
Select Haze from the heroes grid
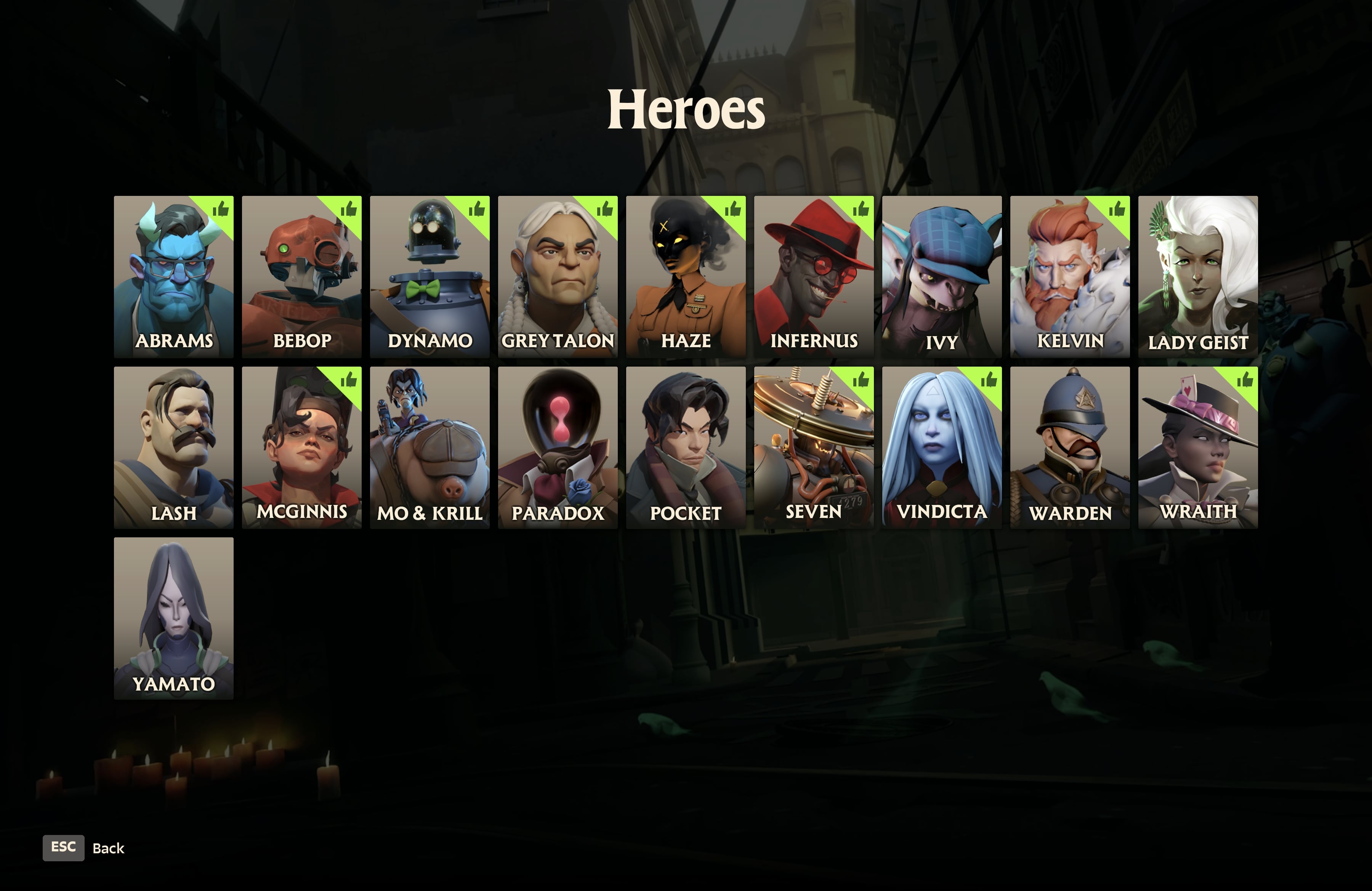point(685,277)
